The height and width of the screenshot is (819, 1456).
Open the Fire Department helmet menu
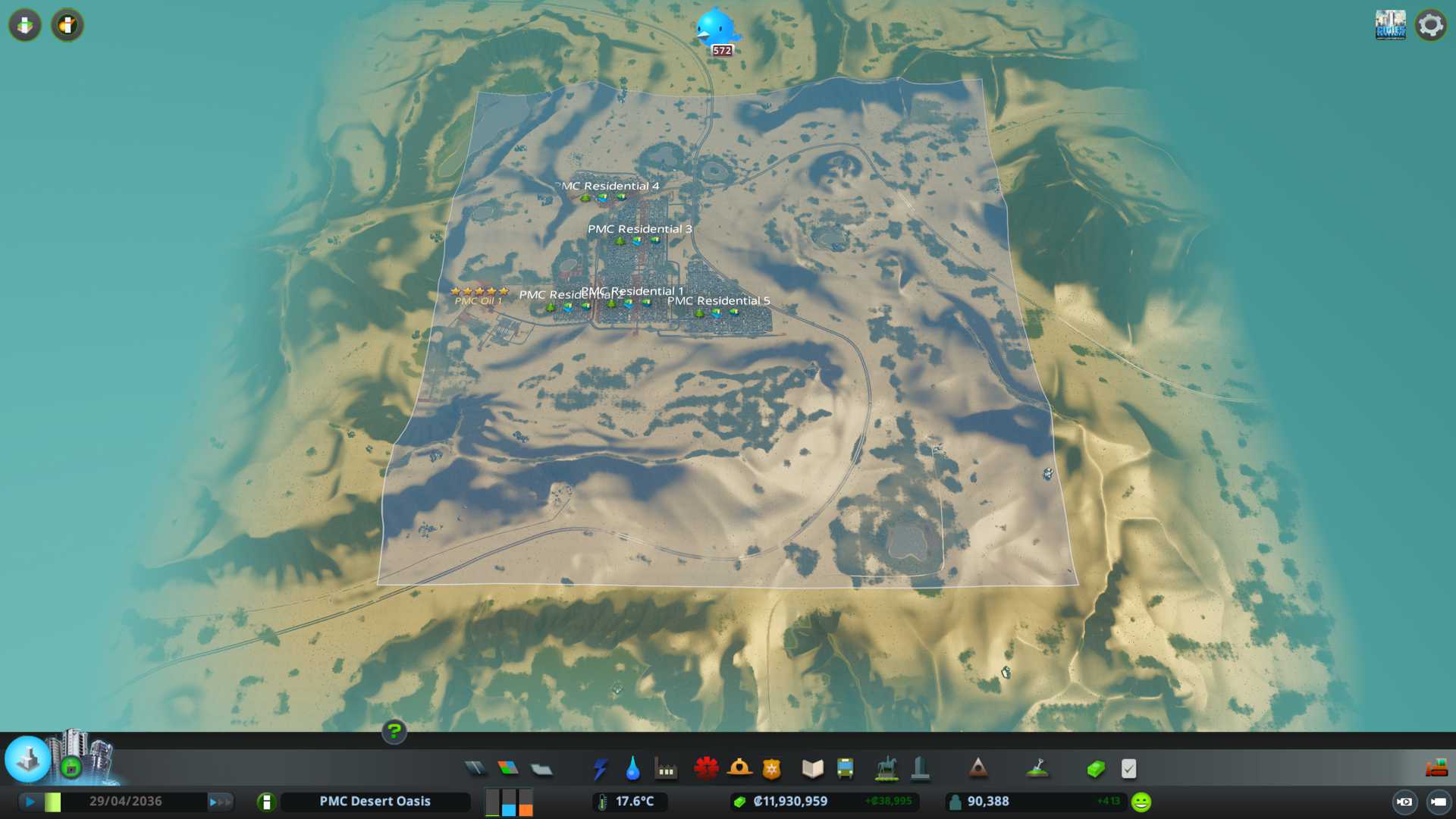(x=739, y=769)
